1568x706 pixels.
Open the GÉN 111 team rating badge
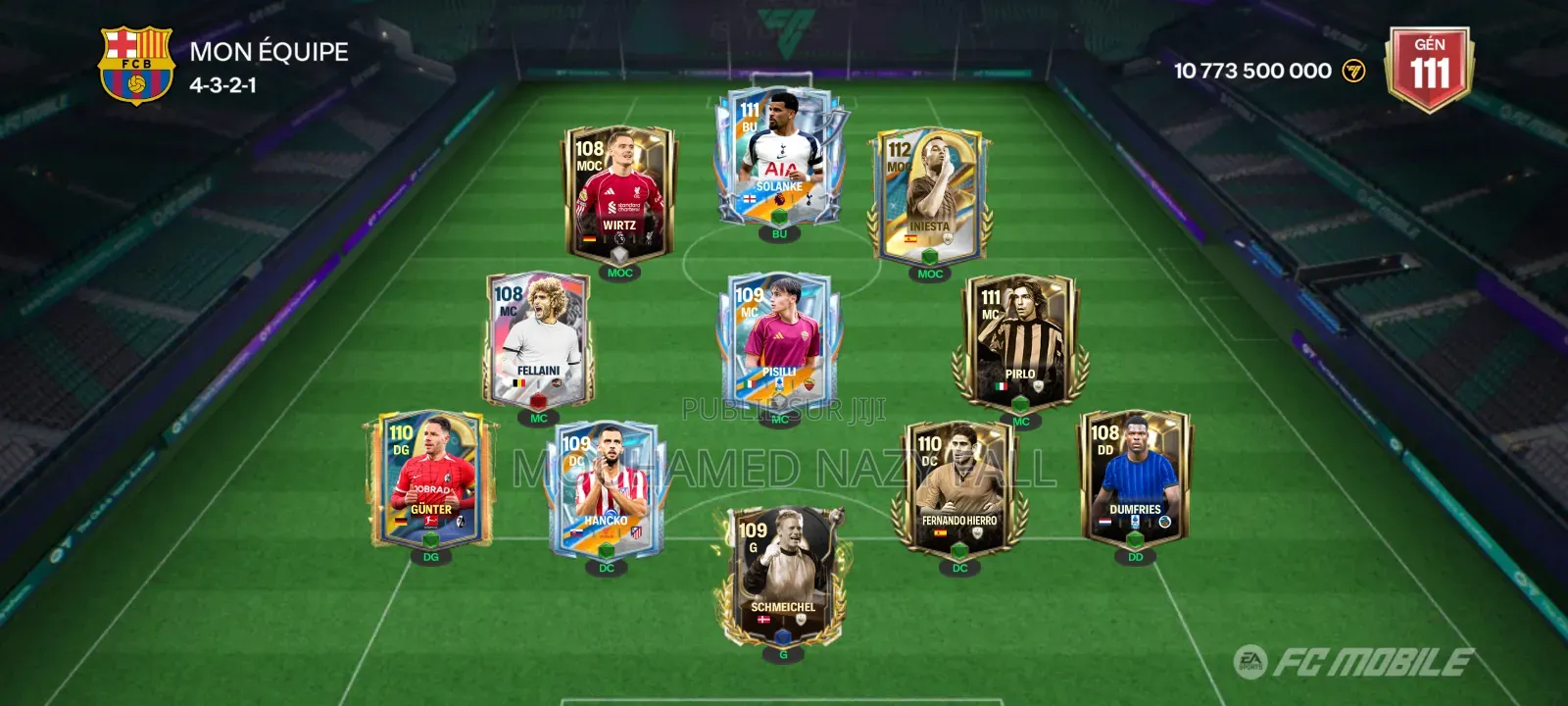(x=1429, y=69)
